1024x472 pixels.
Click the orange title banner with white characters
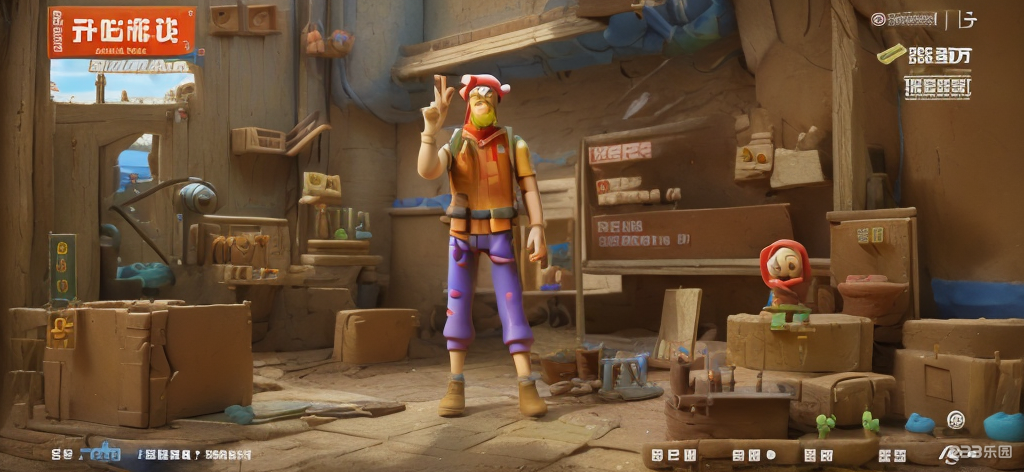click(121, 31)
